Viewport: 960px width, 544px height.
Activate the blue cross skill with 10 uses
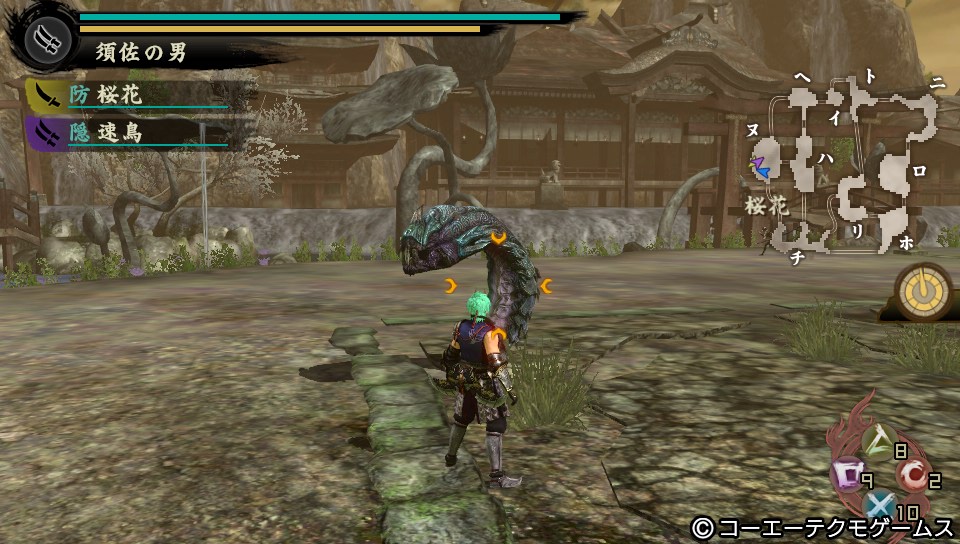[879, 506]
